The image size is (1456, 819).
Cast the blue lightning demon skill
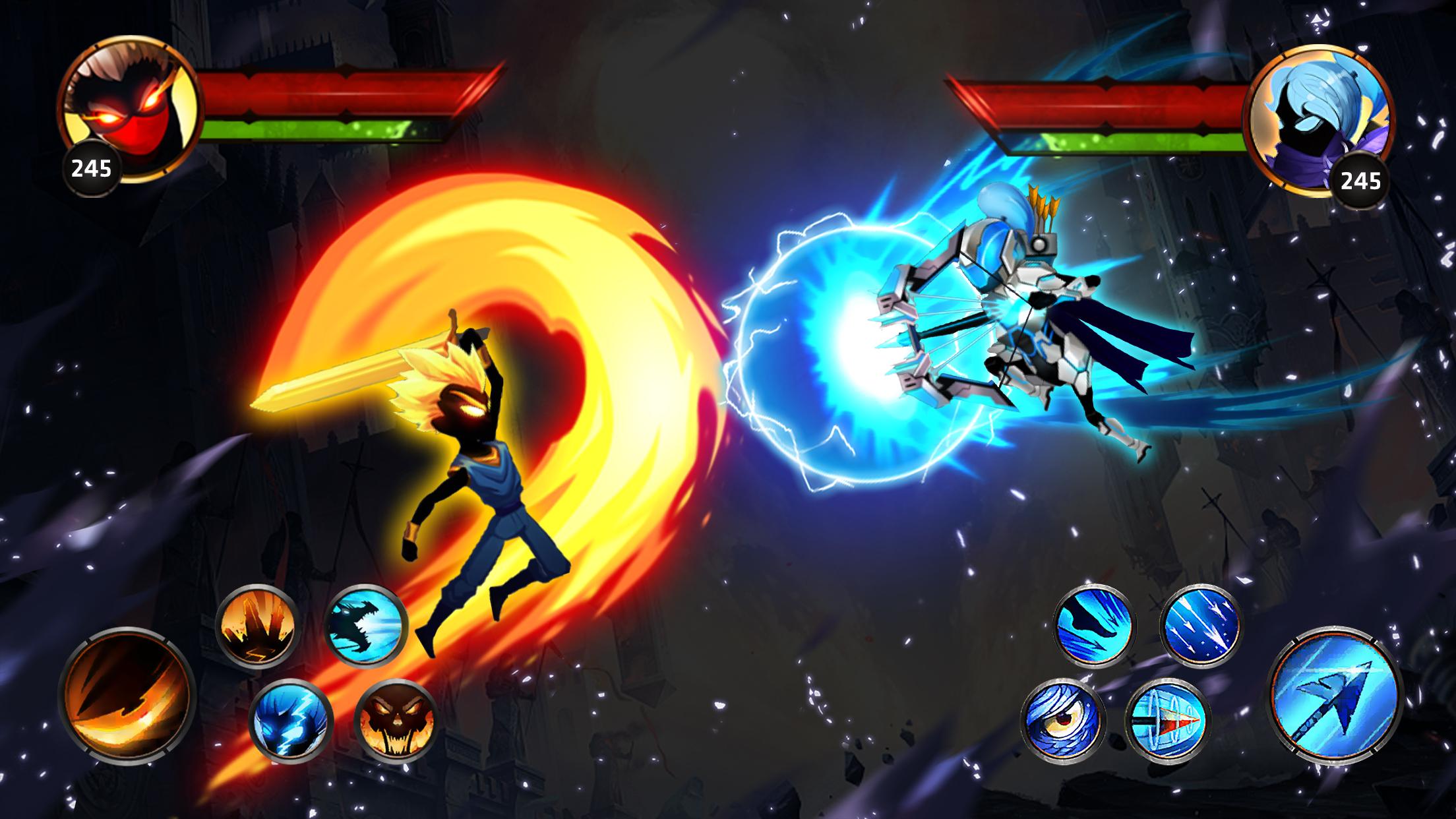(291, 719)
